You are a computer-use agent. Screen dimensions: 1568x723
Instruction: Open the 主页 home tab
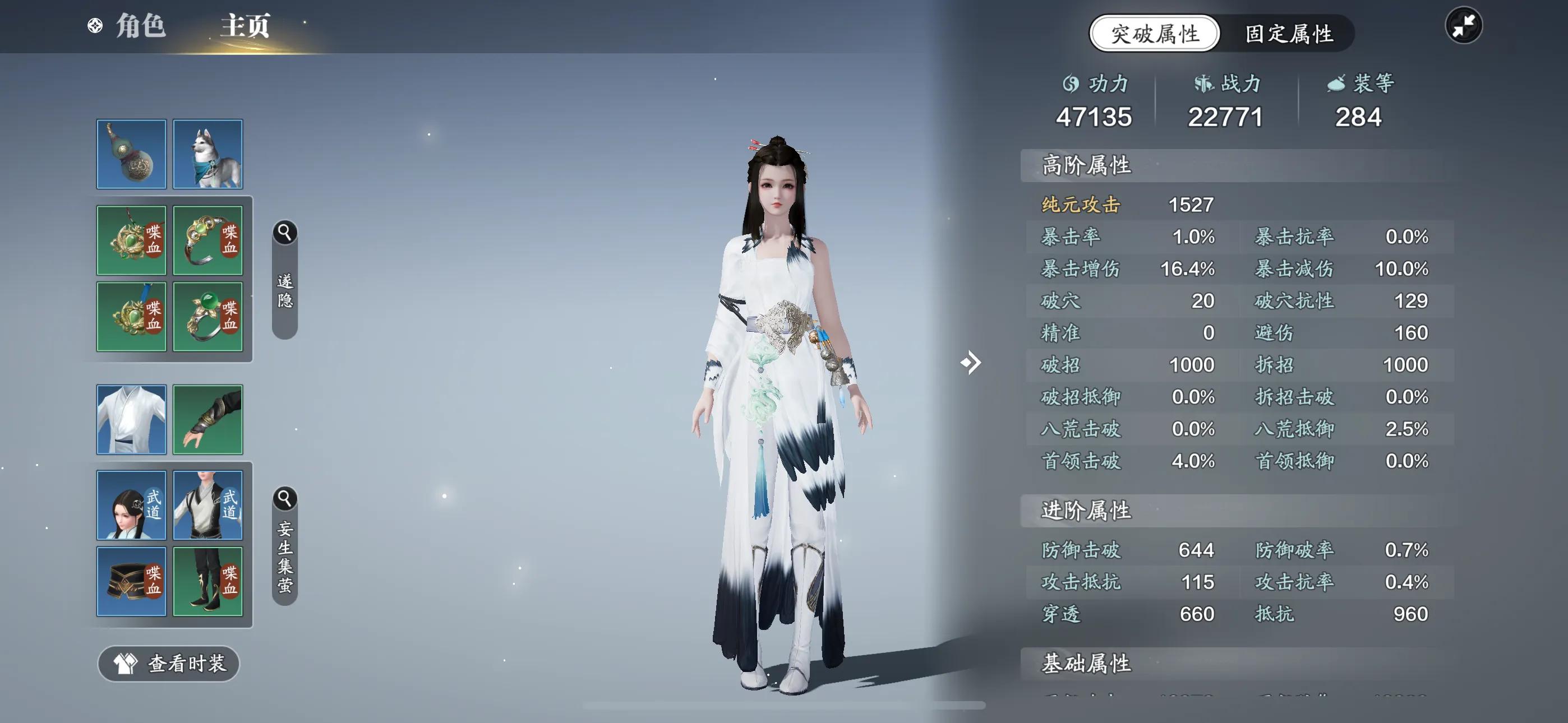tap(245, 26)
